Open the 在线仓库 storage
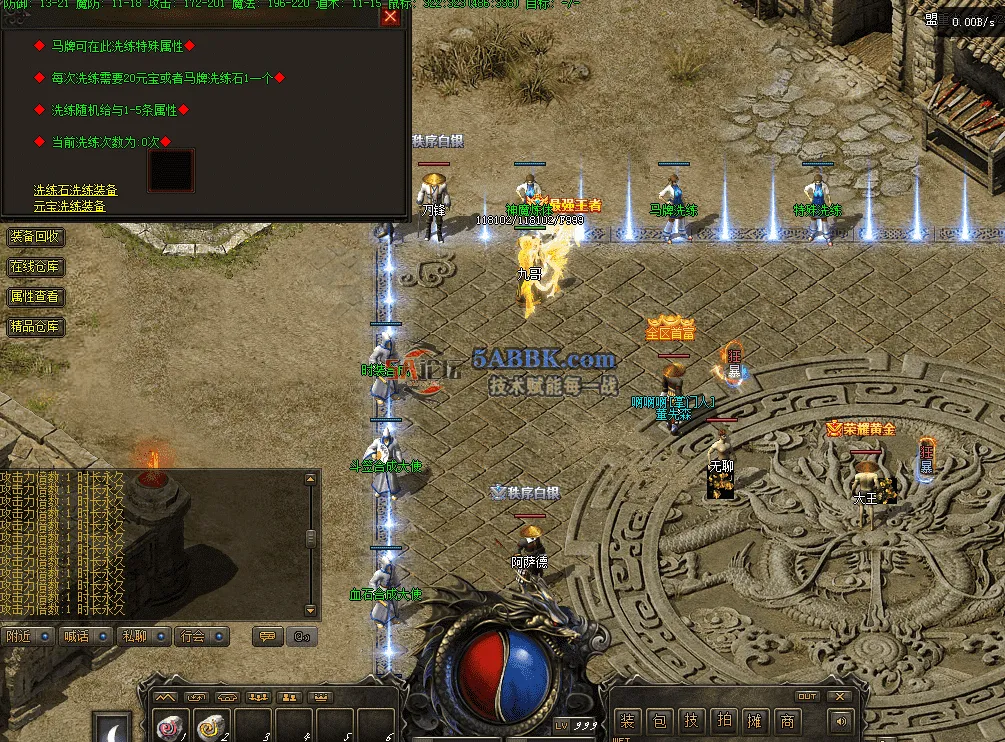 35,267
